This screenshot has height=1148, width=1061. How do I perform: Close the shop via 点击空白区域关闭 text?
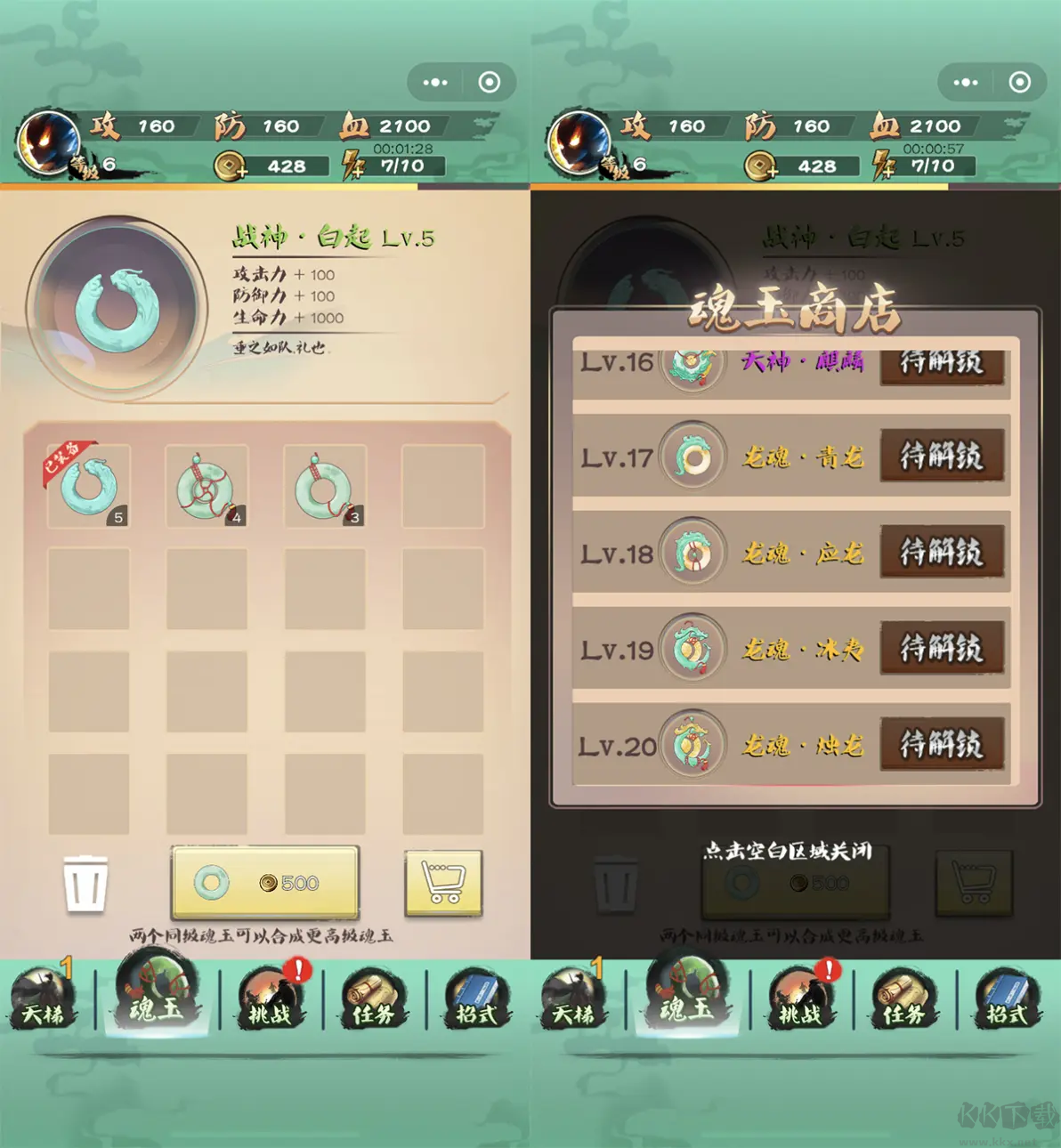[x=788, y=852]
